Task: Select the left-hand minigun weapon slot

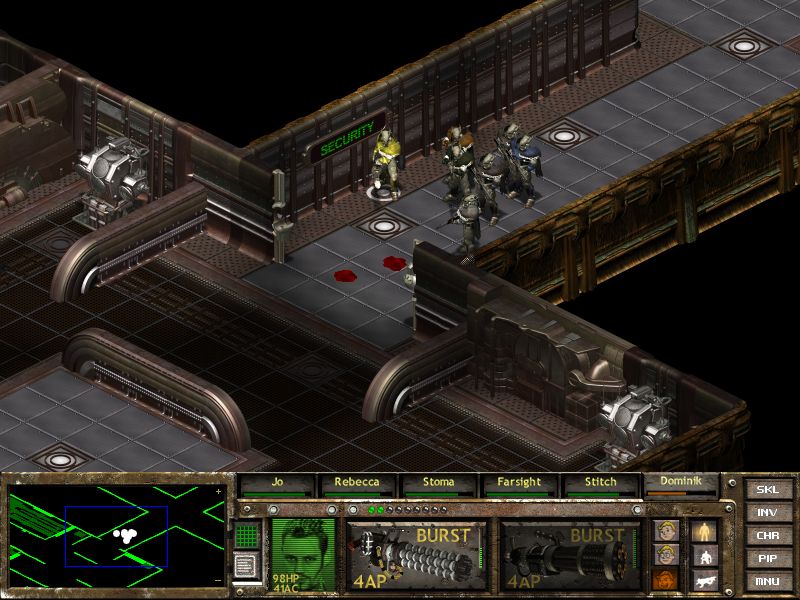Action: coord(417,553)
